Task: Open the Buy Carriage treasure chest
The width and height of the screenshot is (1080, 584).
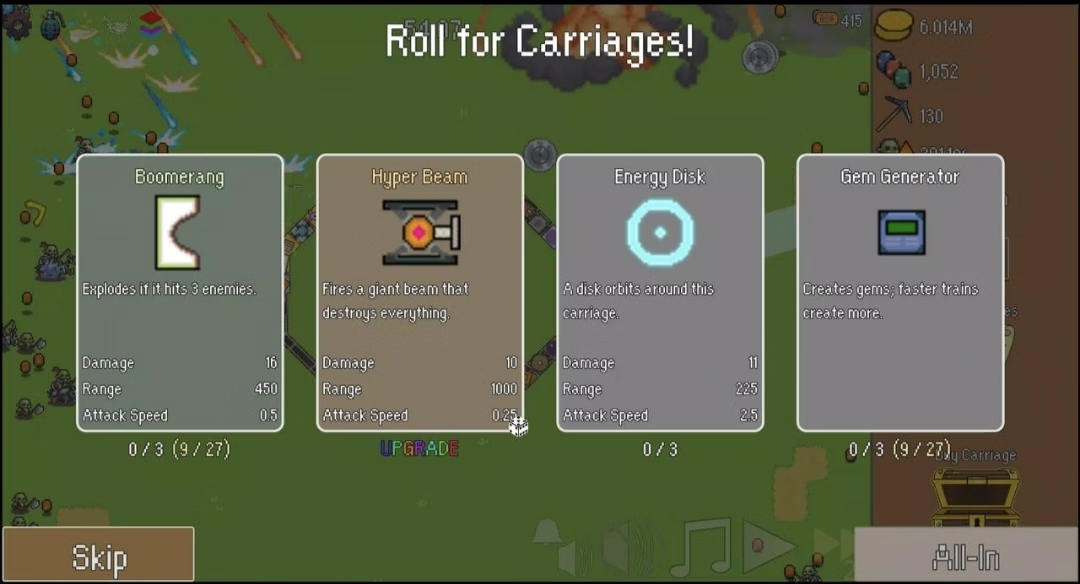Action: (974, 497)
